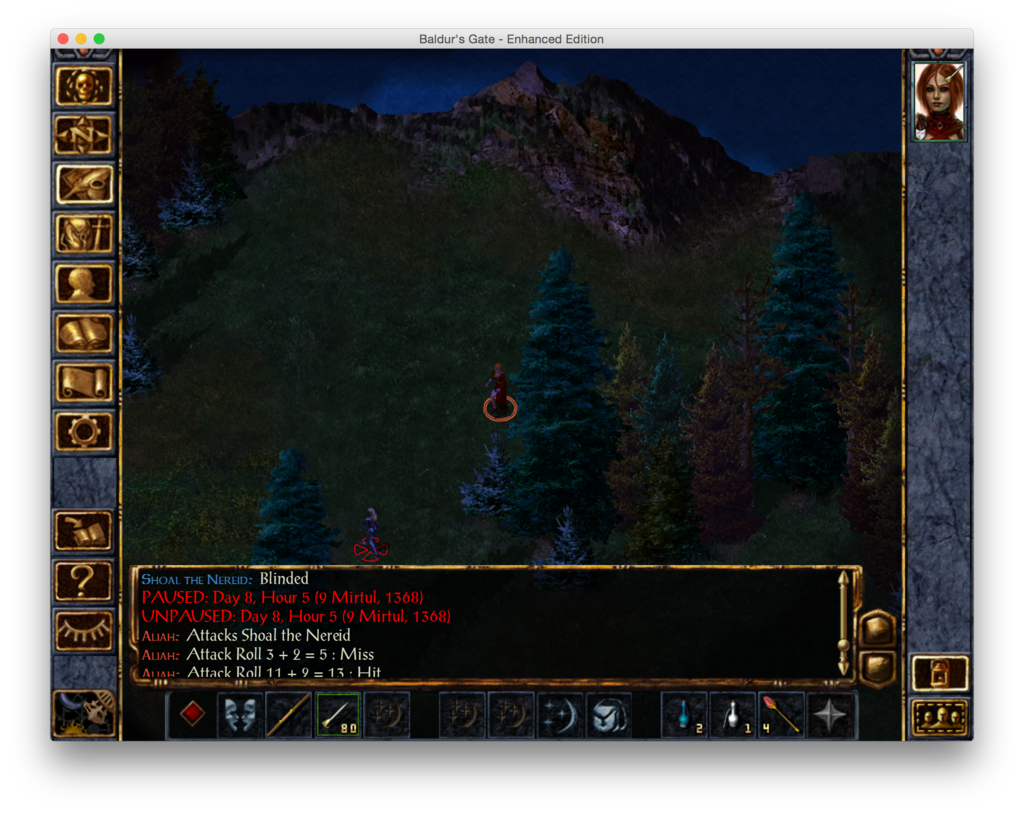Image resolution: width=1024 pixels, height=813 pixels.
Task: Use the blue potion quick item
Action: 685,715
